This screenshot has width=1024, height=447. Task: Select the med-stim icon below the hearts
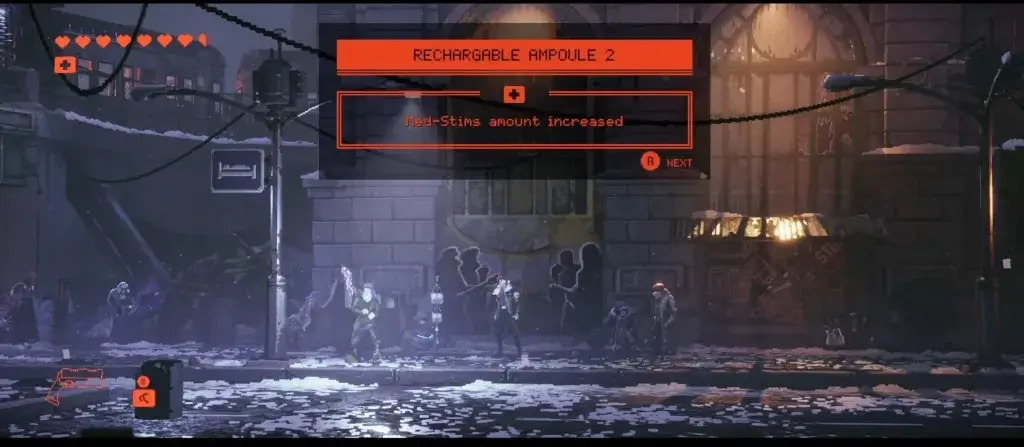click(66, 65)
